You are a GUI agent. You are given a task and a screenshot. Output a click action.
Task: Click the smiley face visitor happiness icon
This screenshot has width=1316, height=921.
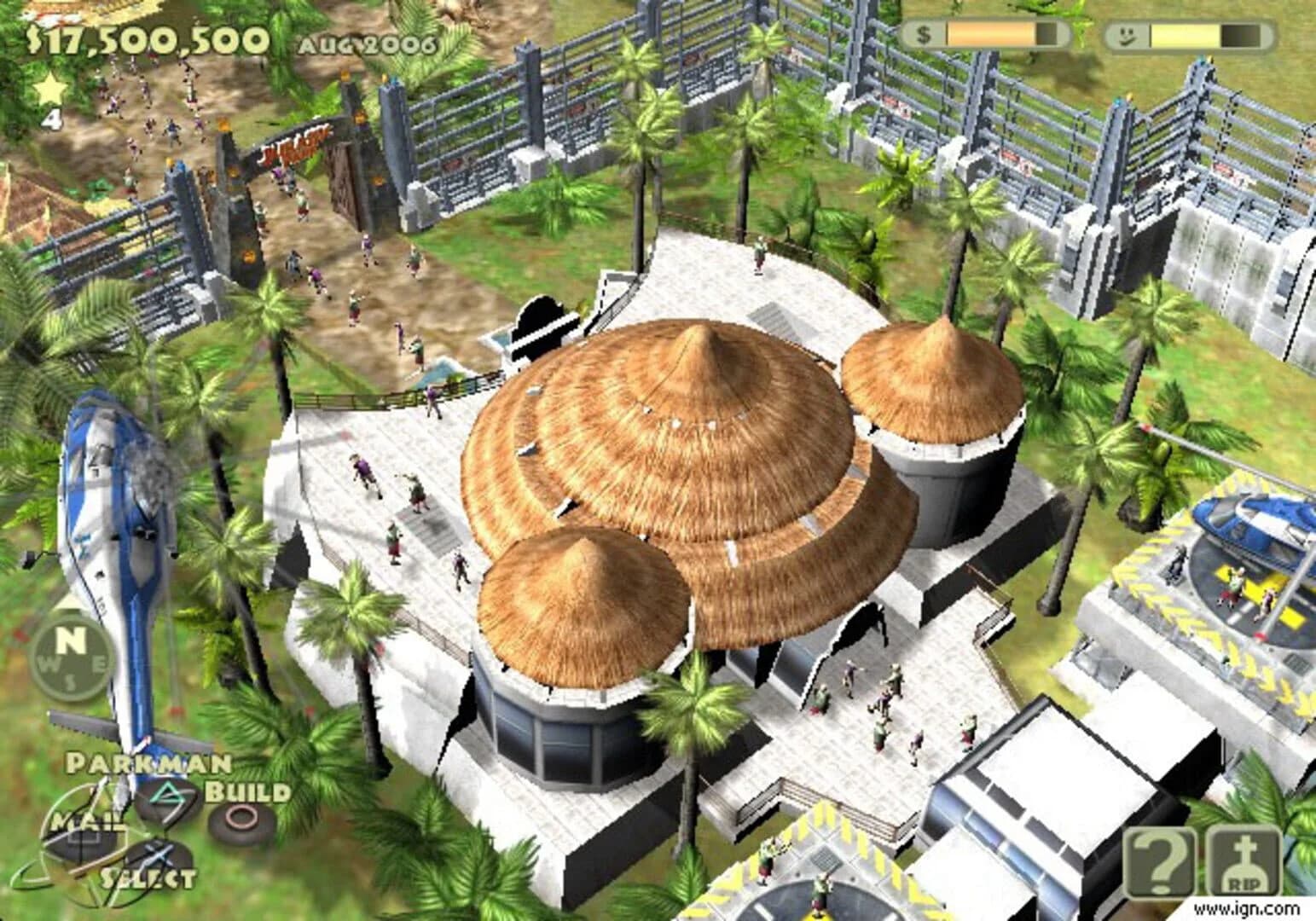[1126, 34]
